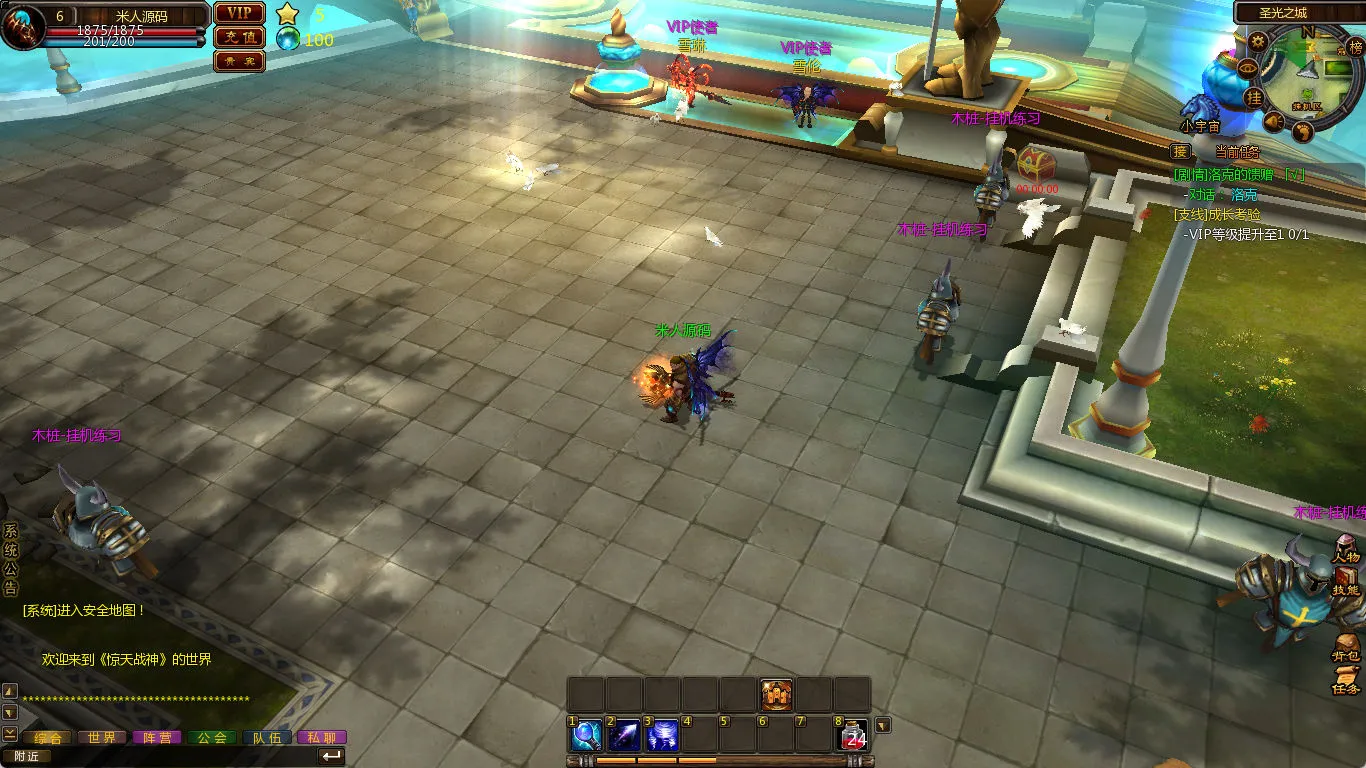
Task: Open the 榜 ranking button
Action: [1356, 47]
